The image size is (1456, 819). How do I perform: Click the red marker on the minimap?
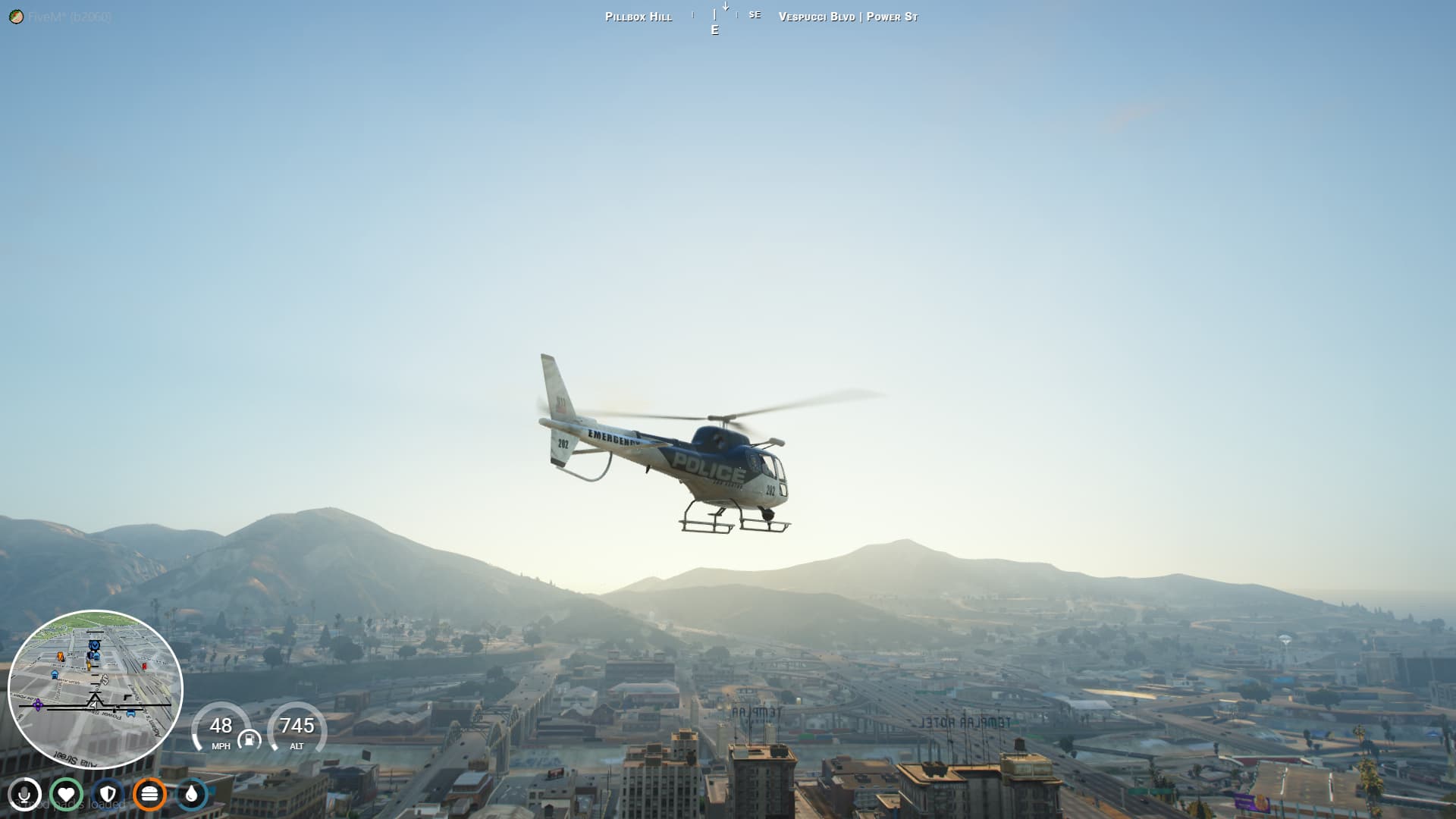pos(144,667)
